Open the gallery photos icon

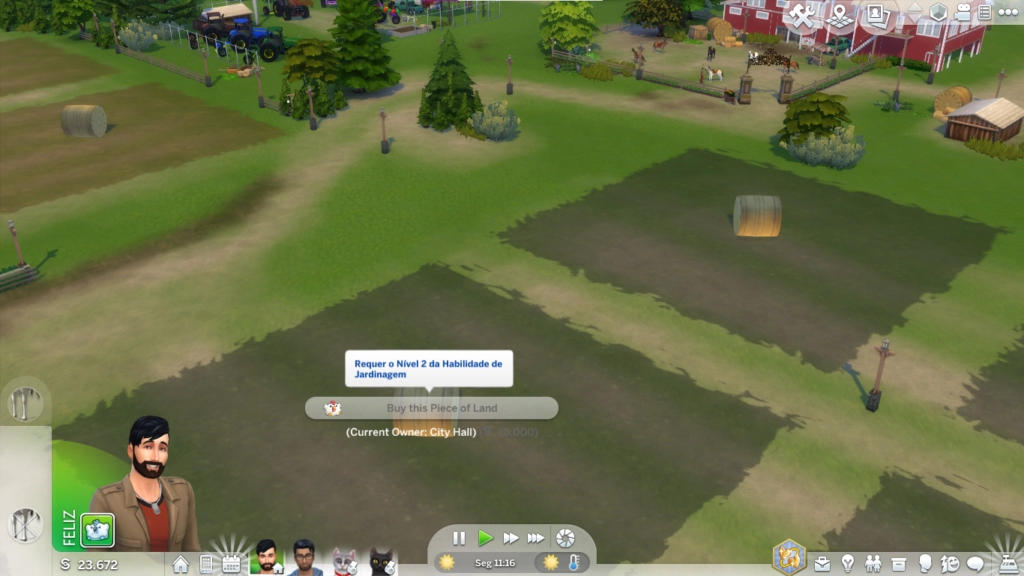pos(877,15)
